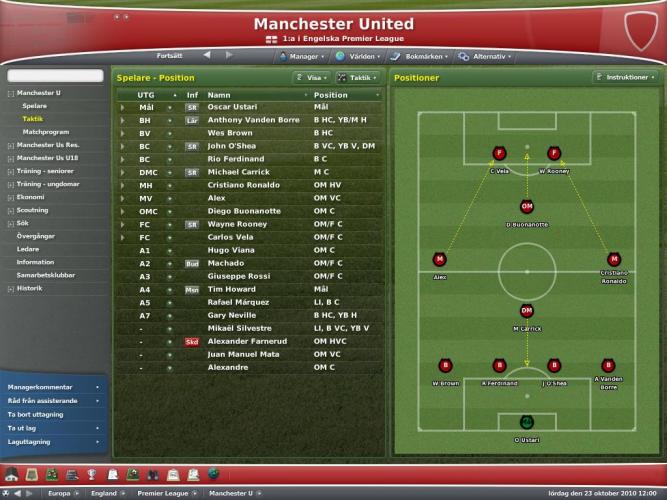Image resolution: width=667 pixels, height=500 pixels.
Task: Open the Bokmärken menu
Action: tap(419, 56)
